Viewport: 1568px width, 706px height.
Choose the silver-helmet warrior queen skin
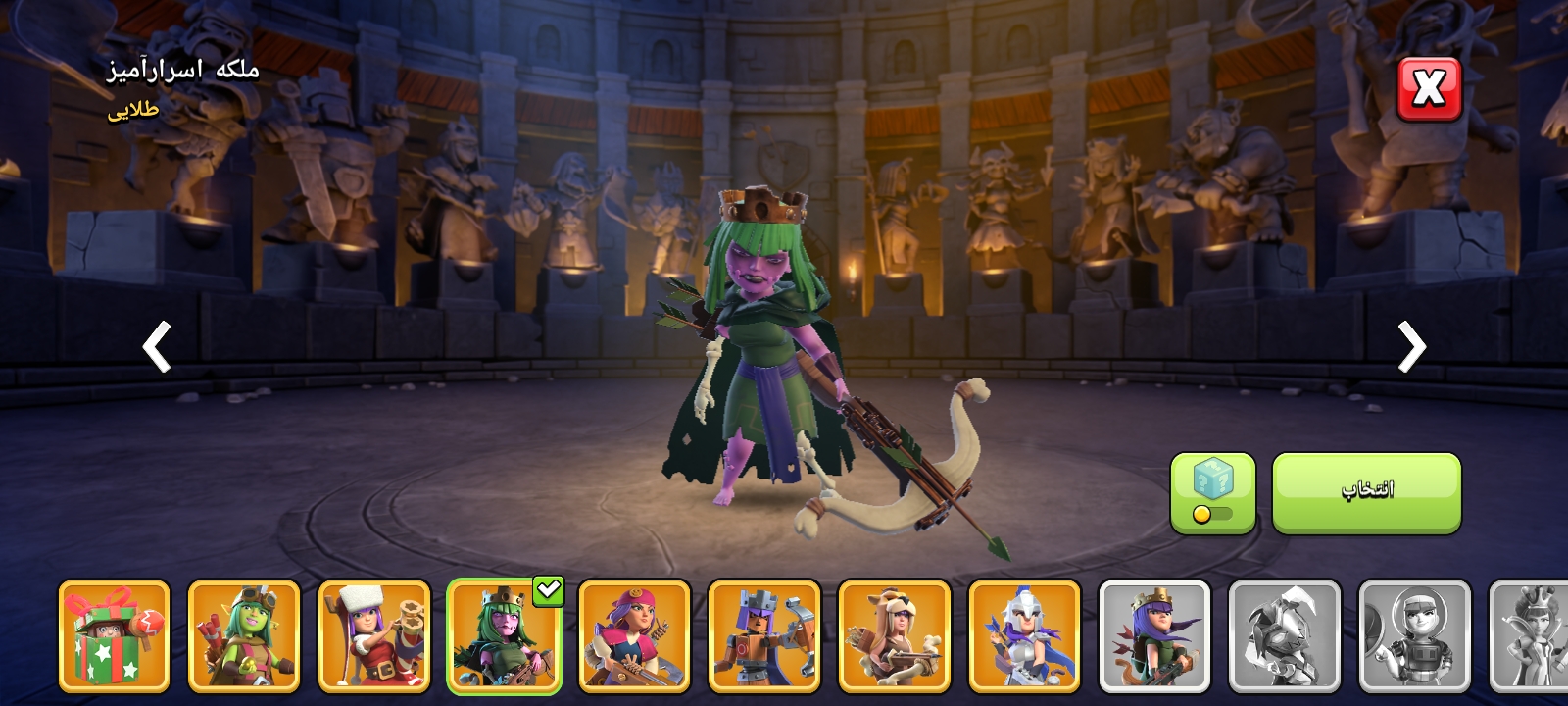point(1024,635)
